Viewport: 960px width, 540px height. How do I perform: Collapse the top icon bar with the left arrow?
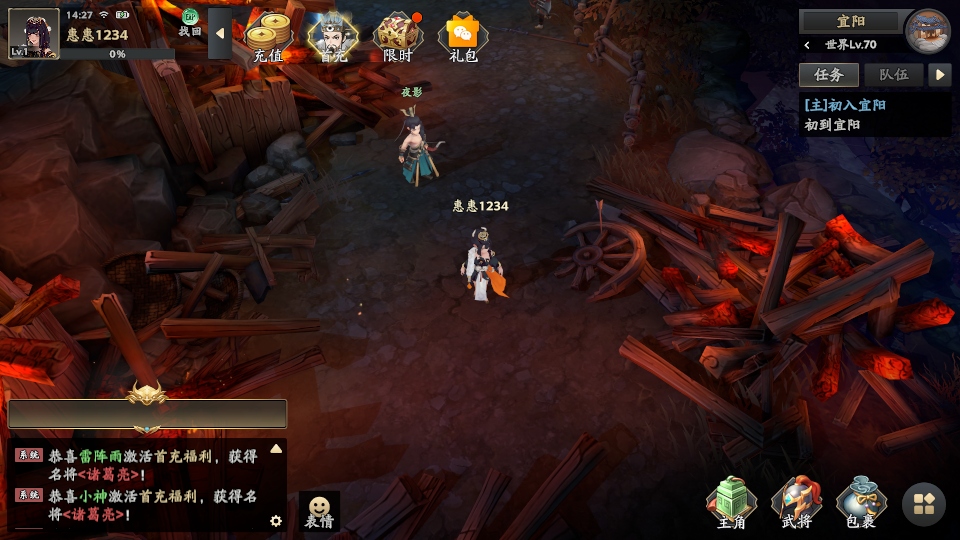[x=220, y=35]
